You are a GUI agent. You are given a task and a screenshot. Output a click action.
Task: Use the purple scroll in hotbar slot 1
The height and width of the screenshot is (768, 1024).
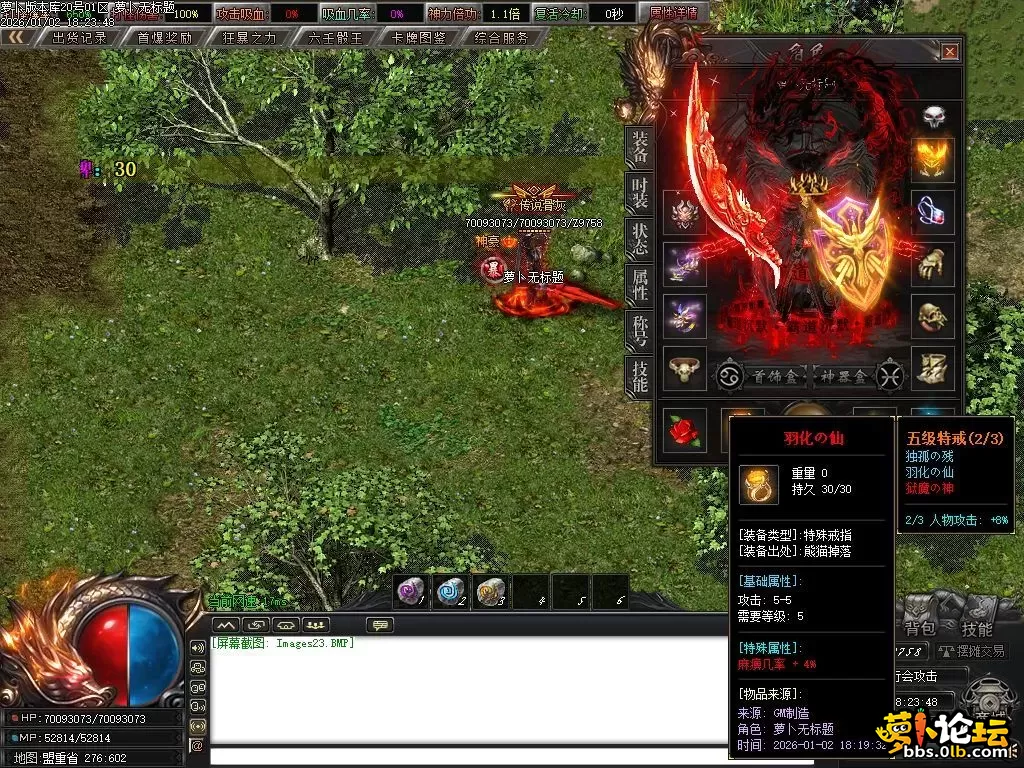pyautogui.click(x=411, y=591)
